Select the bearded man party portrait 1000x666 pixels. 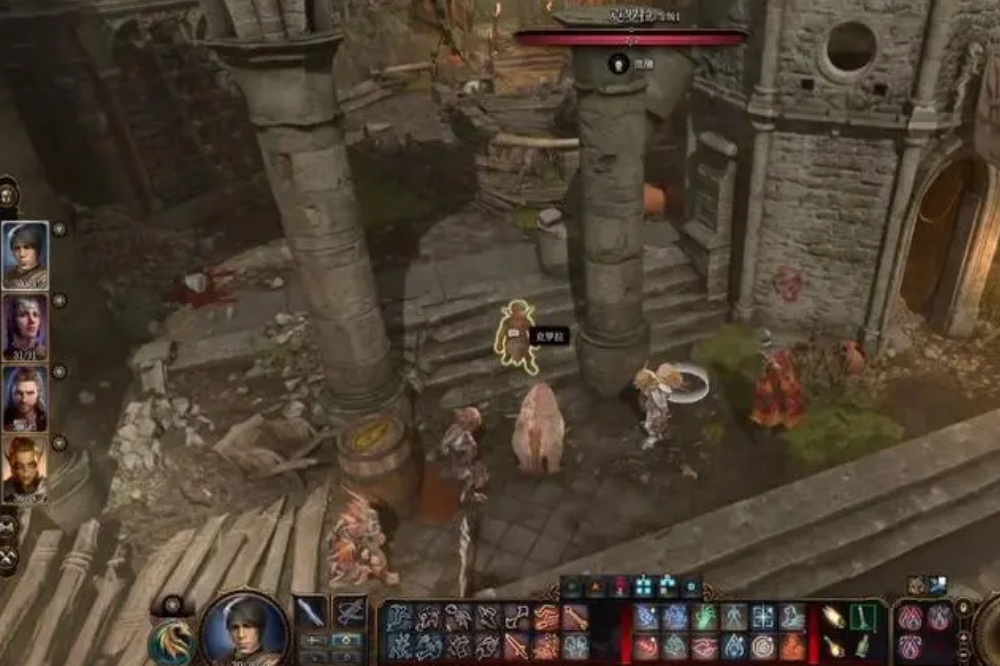[x=25, y=398]
